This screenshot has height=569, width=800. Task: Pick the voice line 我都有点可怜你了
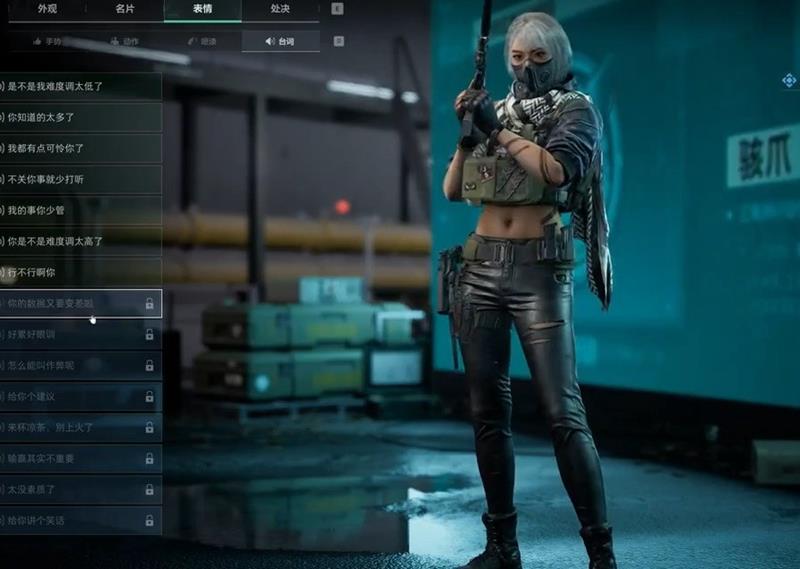pyautogui.click(x=80, y=148)
